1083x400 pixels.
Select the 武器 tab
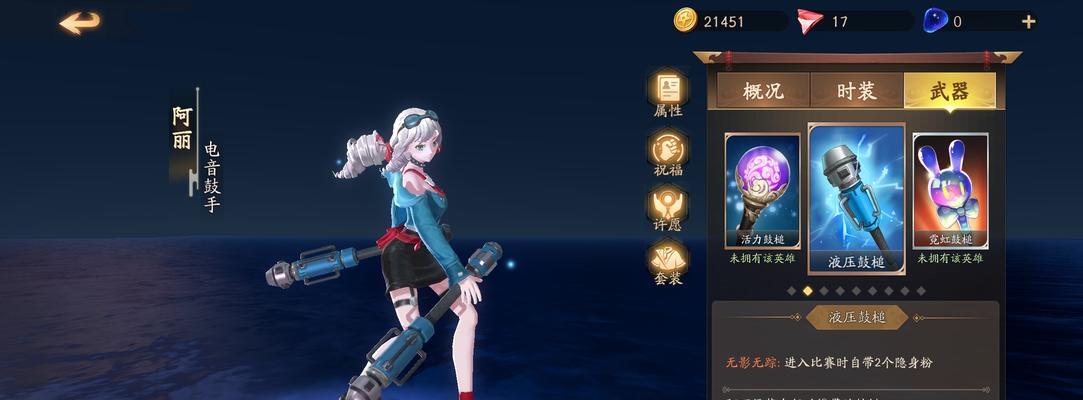[948, 92]
